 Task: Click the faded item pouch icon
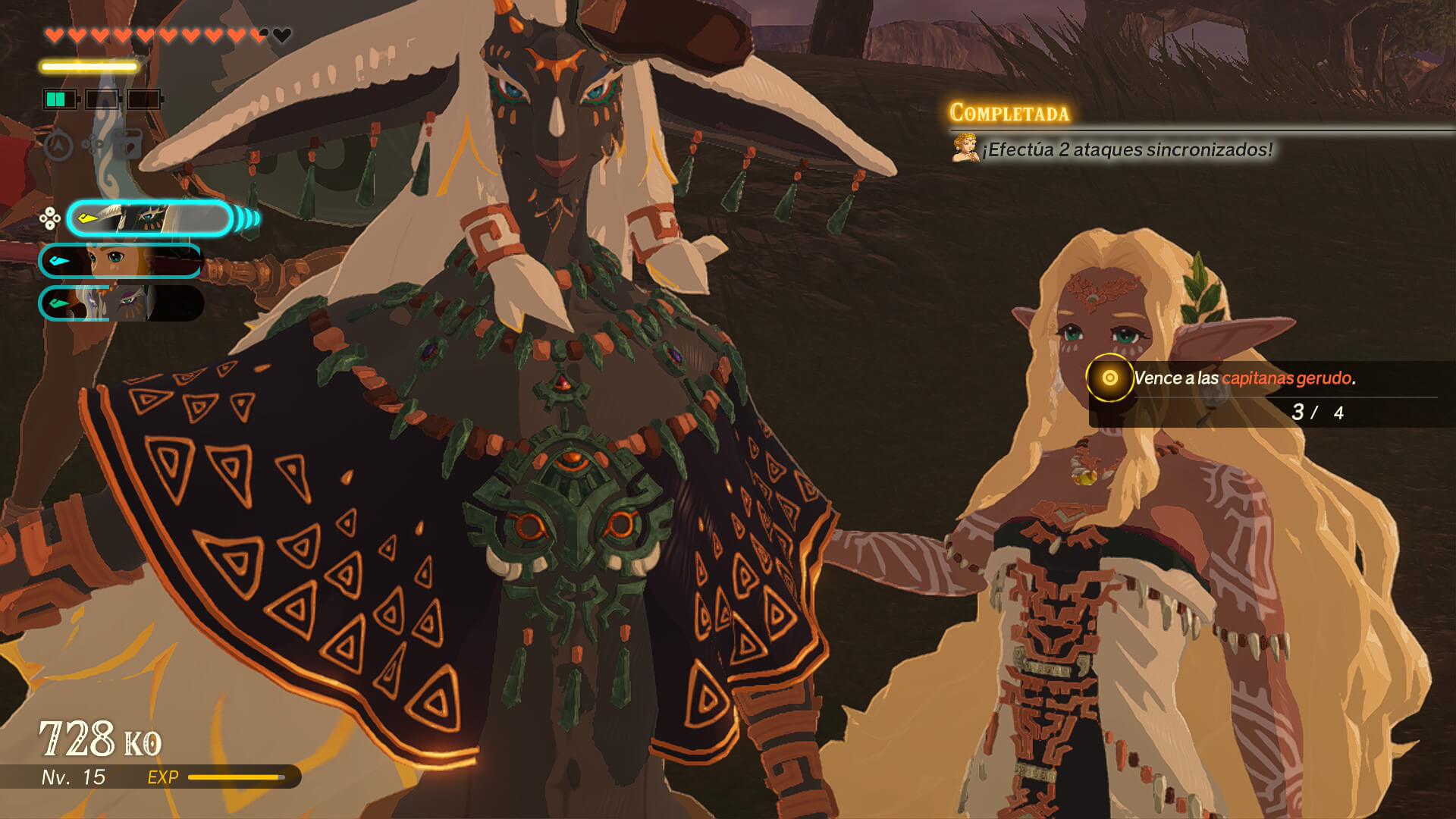129,144
